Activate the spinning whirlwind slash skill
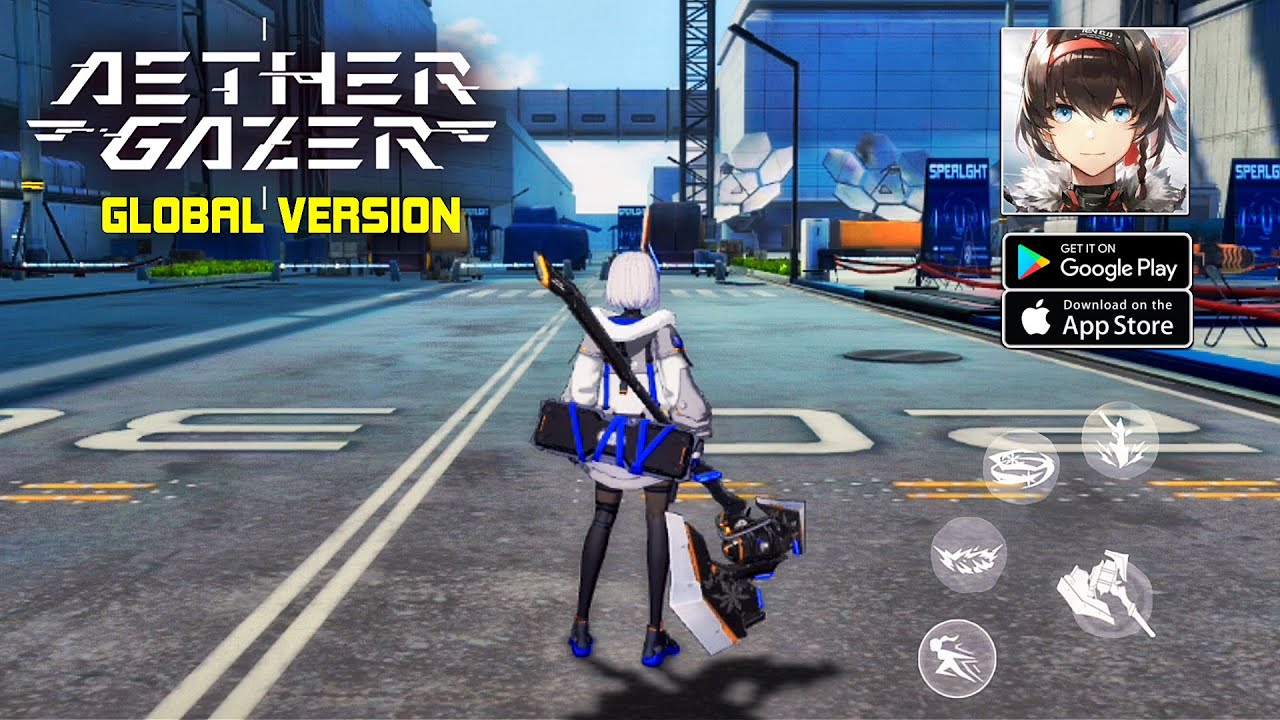 [1020, 467]
